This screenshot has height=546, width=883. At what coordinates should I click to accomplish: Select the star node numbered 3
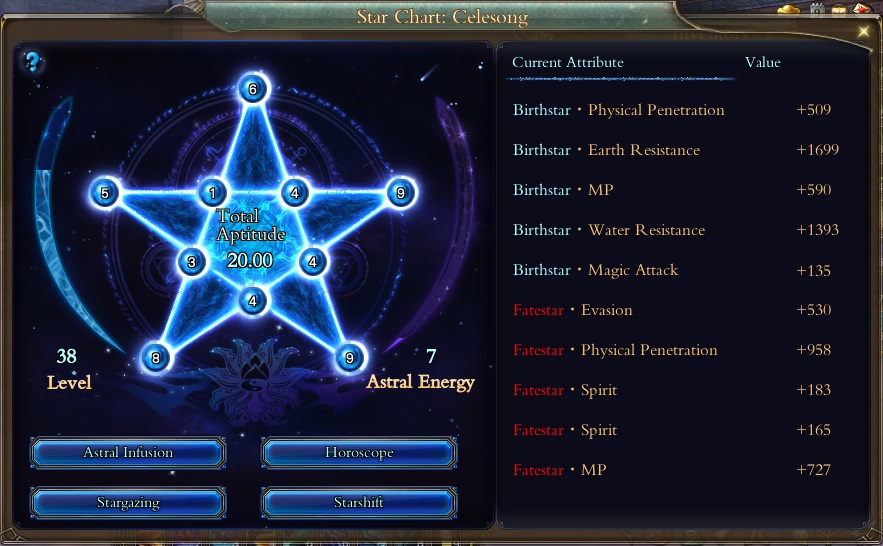tap(192, 263)
